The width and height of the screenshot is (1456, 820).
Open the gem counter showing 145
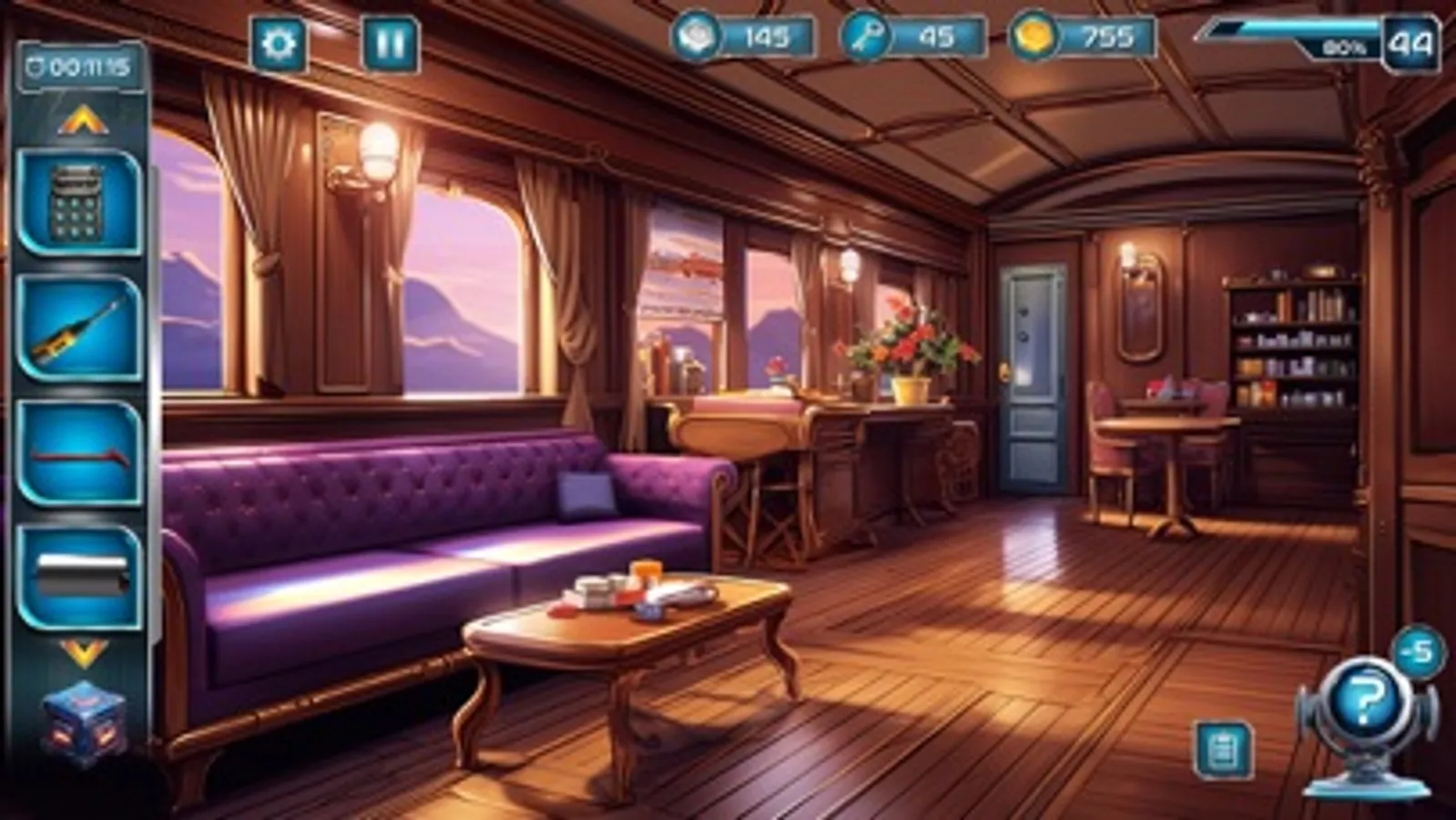point(738,38)
